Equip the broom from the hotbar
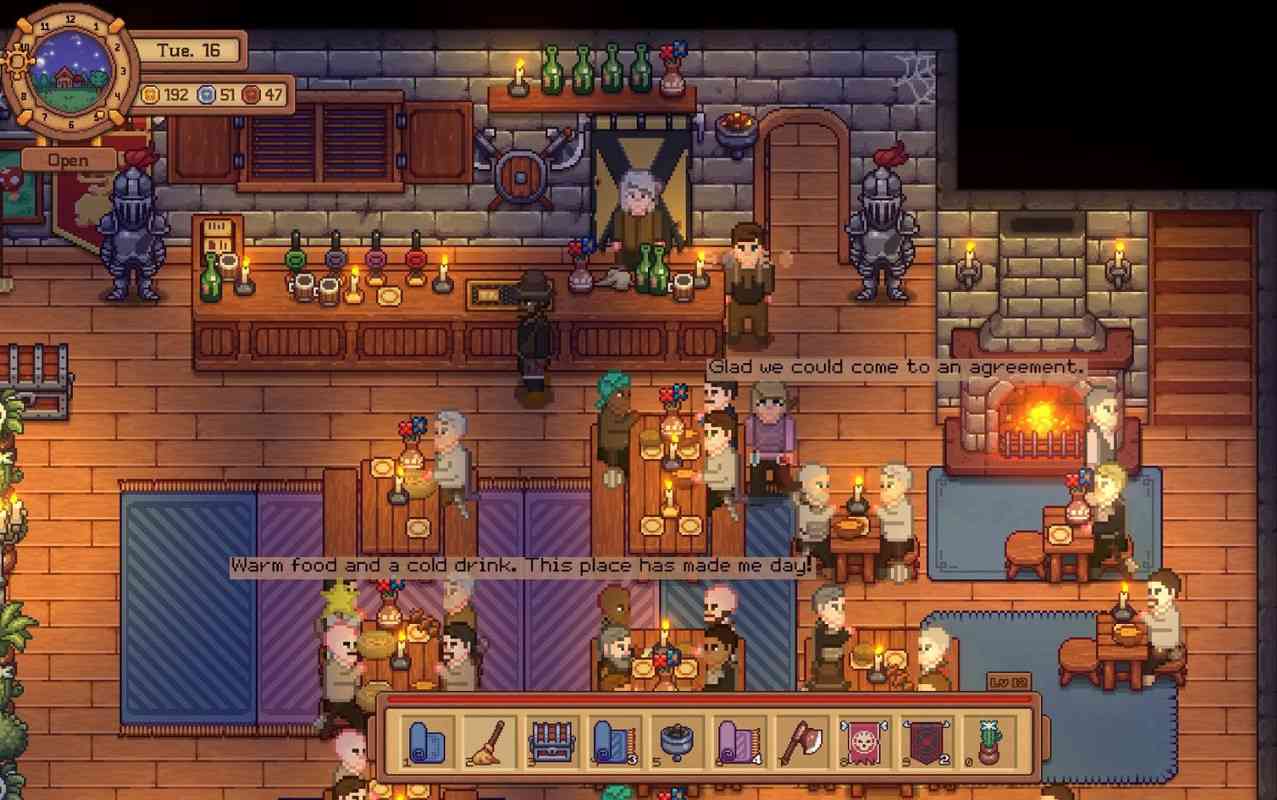This screenshot has width=1277, height=800. tap(492, 741)
